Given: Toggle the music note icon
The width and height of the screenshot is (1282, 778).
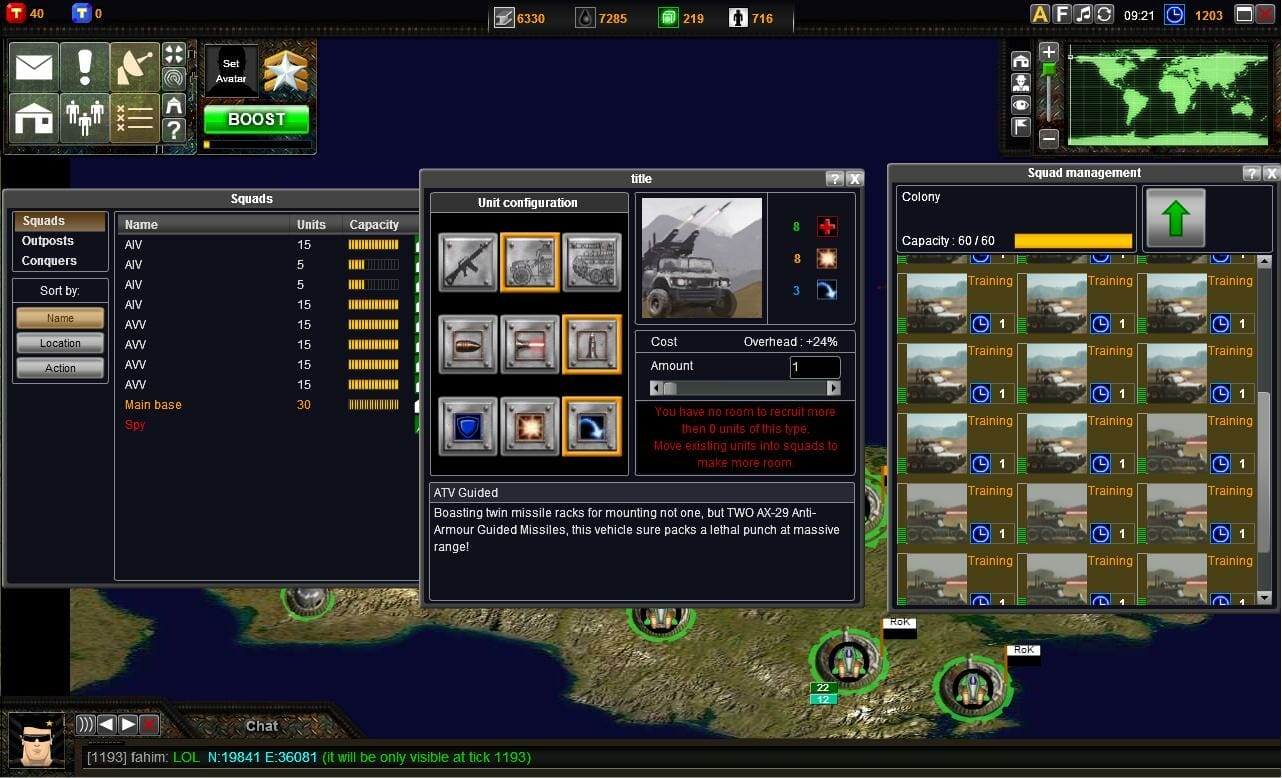Looking at the screenshot, I should [x=1083, y=14].
